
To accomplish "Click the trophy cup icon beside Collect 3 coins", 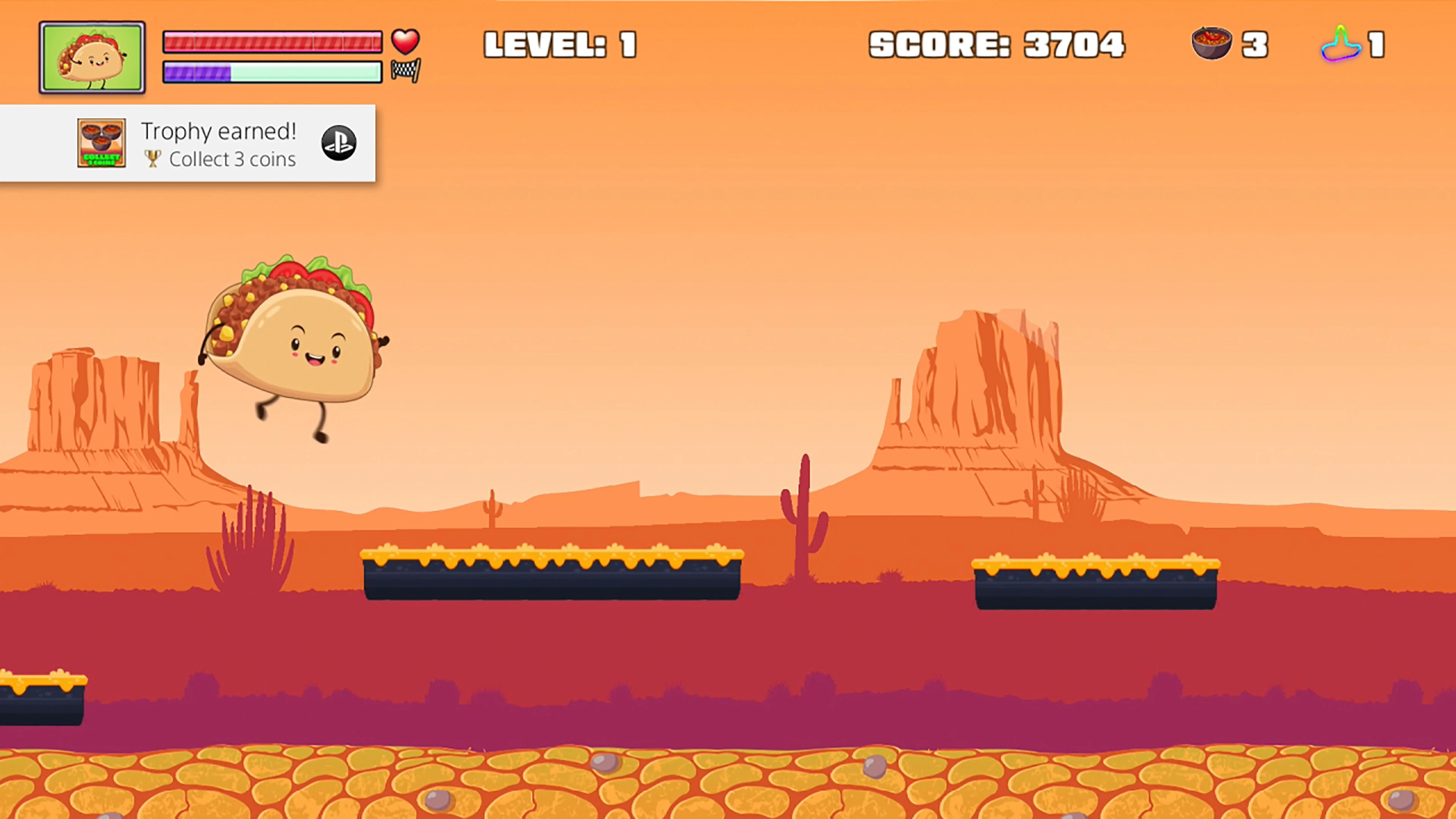I will tap(152, 159).
